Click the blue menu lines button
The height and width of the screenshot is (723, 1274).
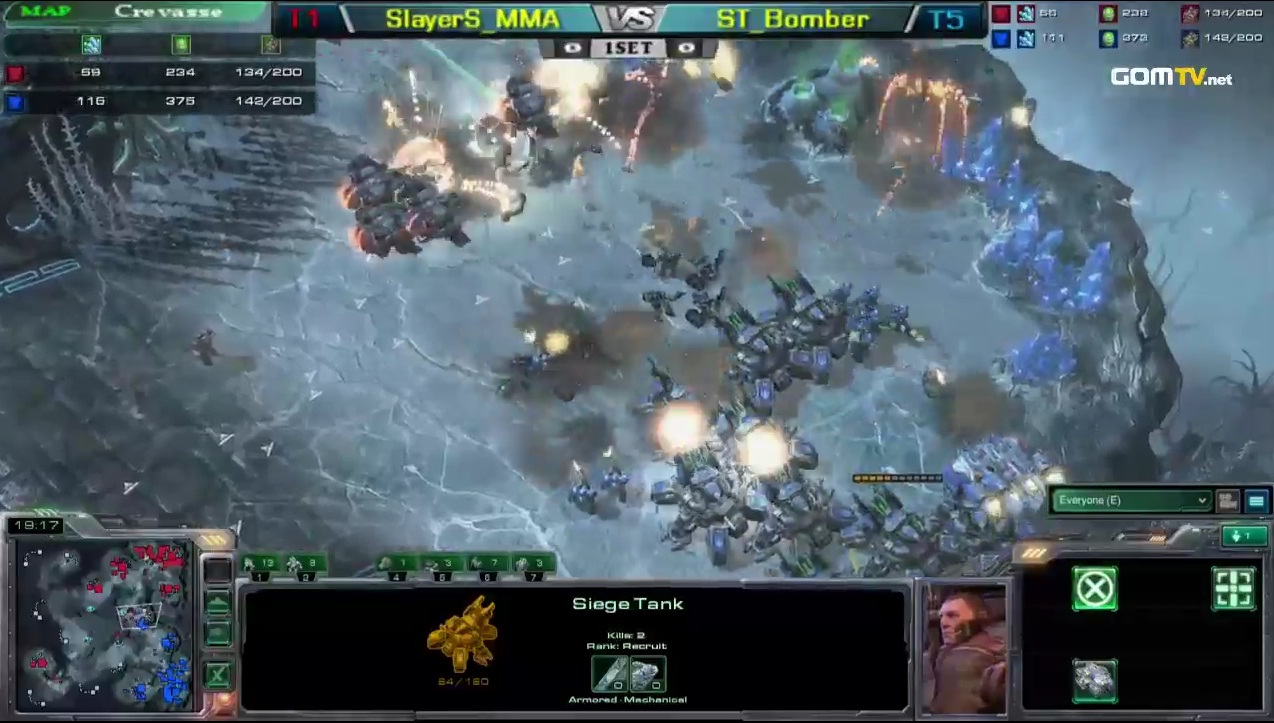[x=1256, y=501]
